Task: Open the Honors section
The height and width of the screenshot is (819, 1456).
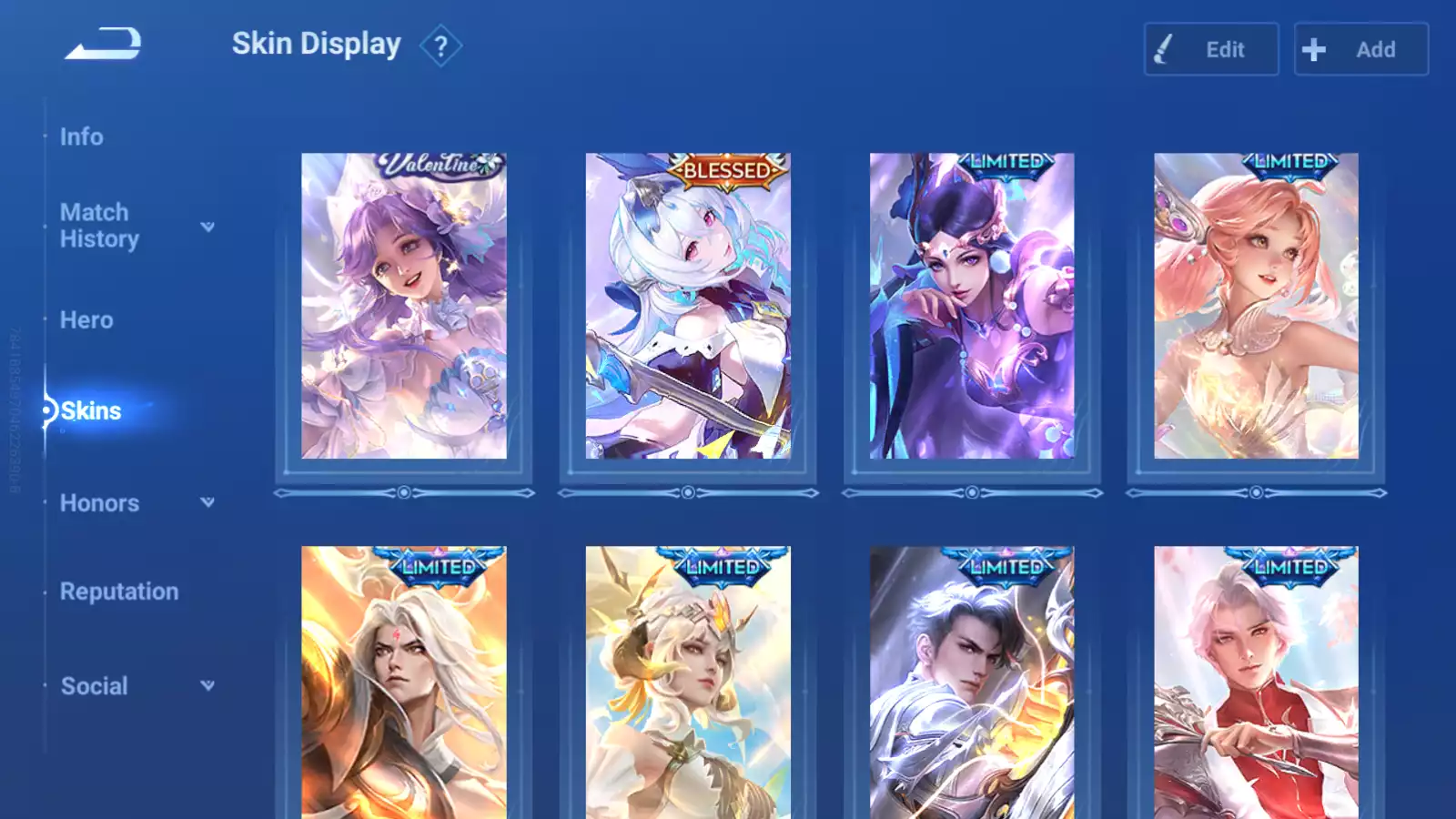Action: (100, 503)
